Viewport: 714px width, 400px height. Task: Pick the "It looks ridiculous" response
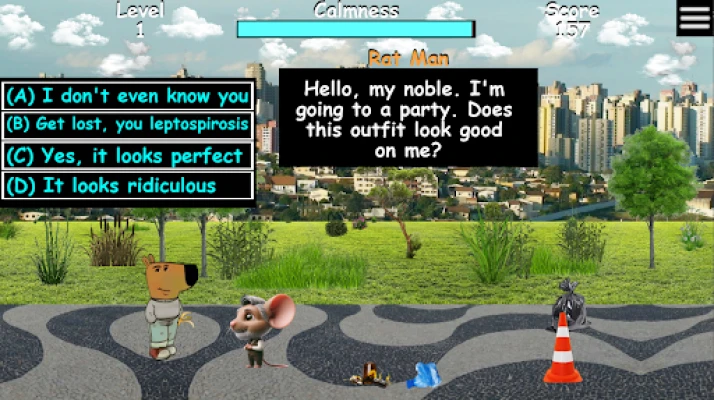click(x=127, y=186)
